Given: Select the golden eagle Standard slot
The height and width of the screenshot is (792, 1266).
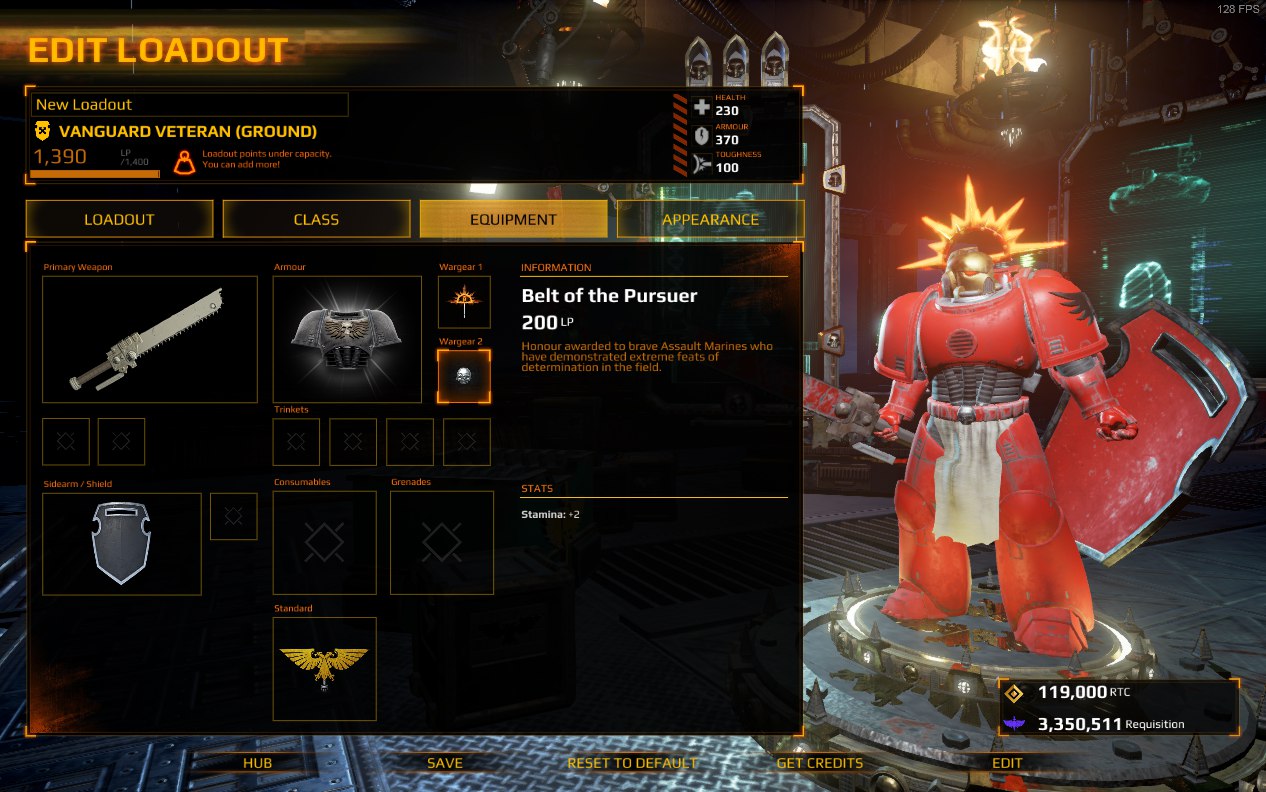Looking at the screenshot, I should tap(325, 668).
